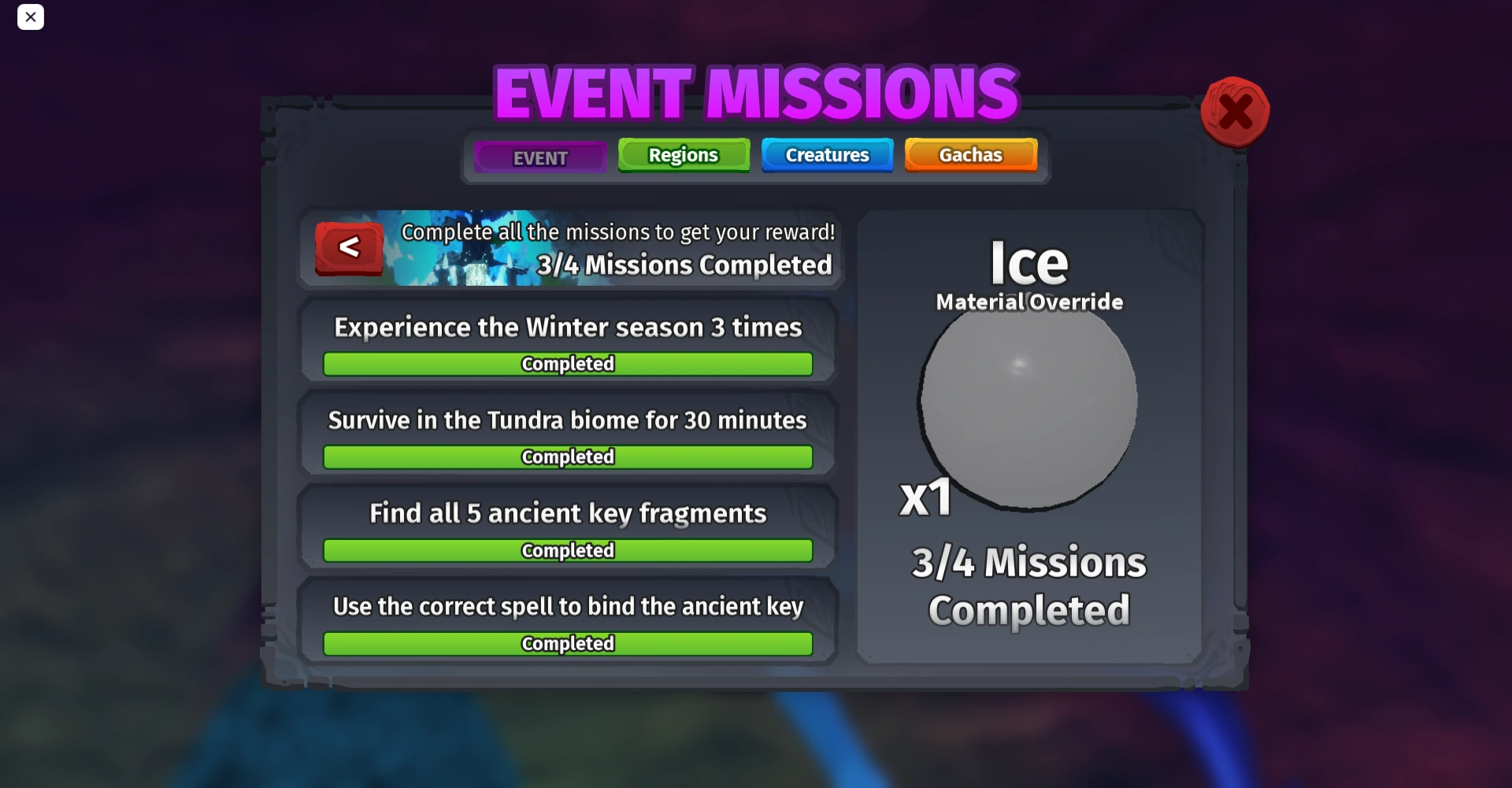Click the Completed progress bar for Tundra mission
1512x788 pixels.
coord(567,457)
